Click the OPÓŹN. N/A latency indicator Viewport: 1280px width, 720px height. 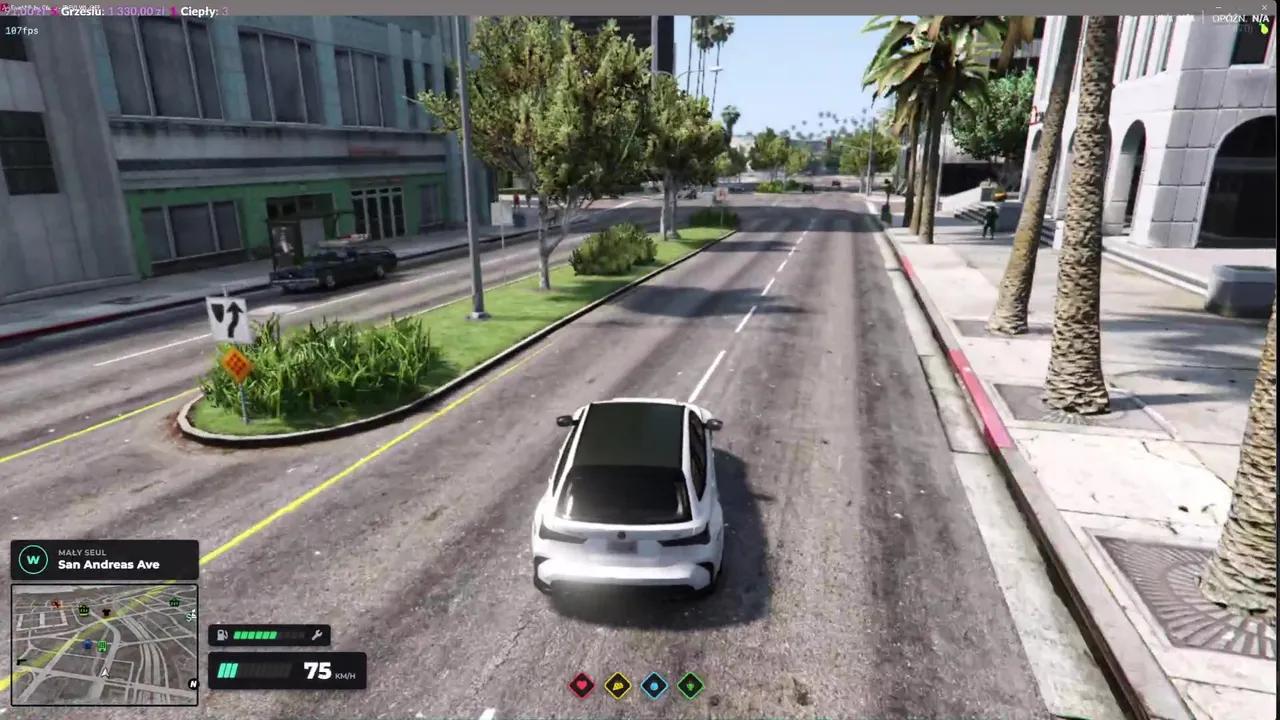tap(1240, 18)
